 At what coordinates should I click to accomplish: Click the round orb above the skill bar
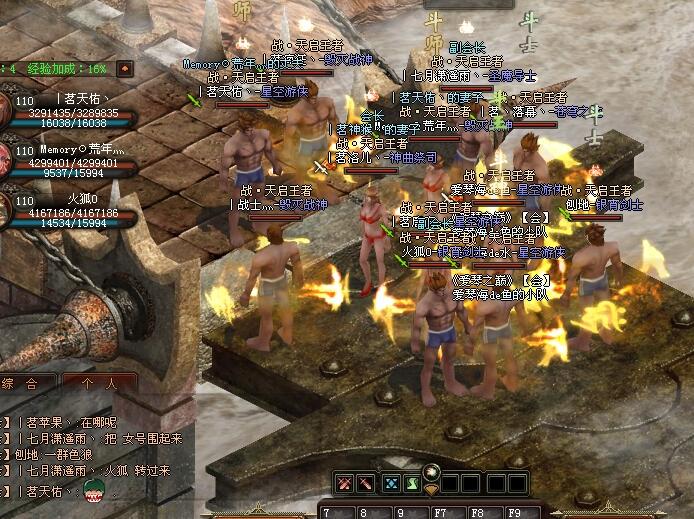click(433, 471)
